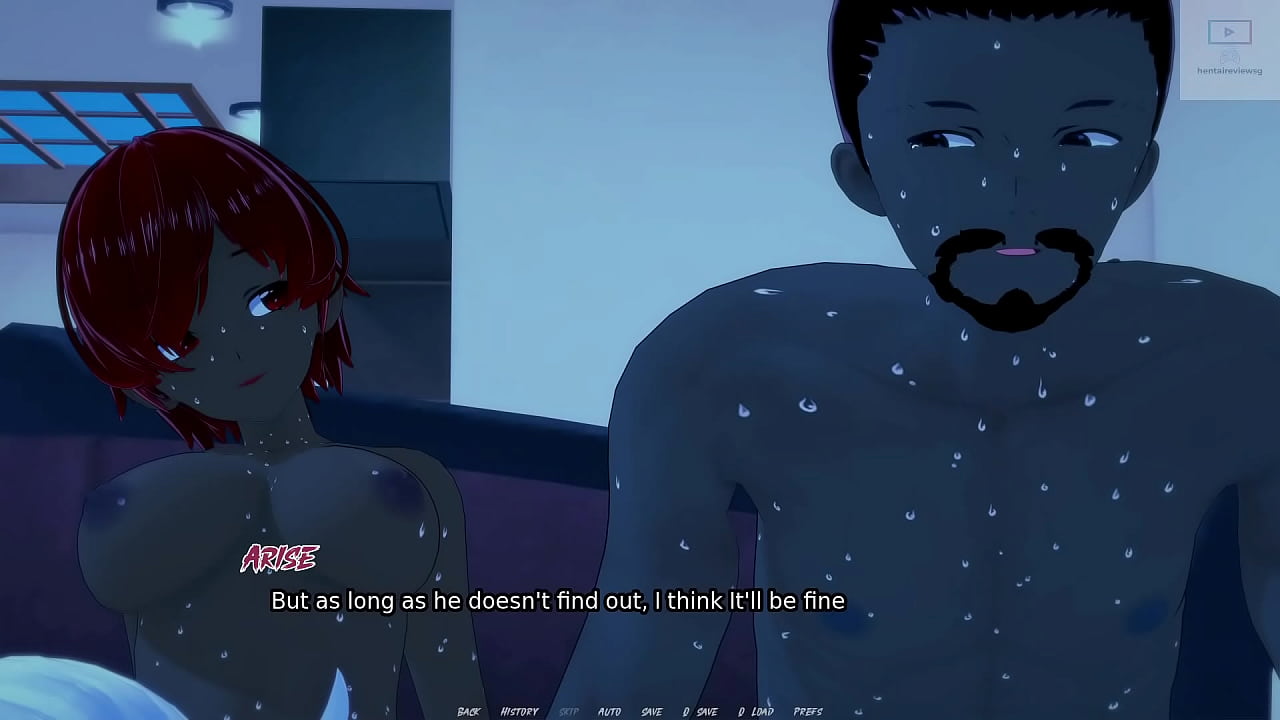Select the PREFS entry in the quick menu
Viewport: 1280px width, 720px height.
click(x=808, y=710)
